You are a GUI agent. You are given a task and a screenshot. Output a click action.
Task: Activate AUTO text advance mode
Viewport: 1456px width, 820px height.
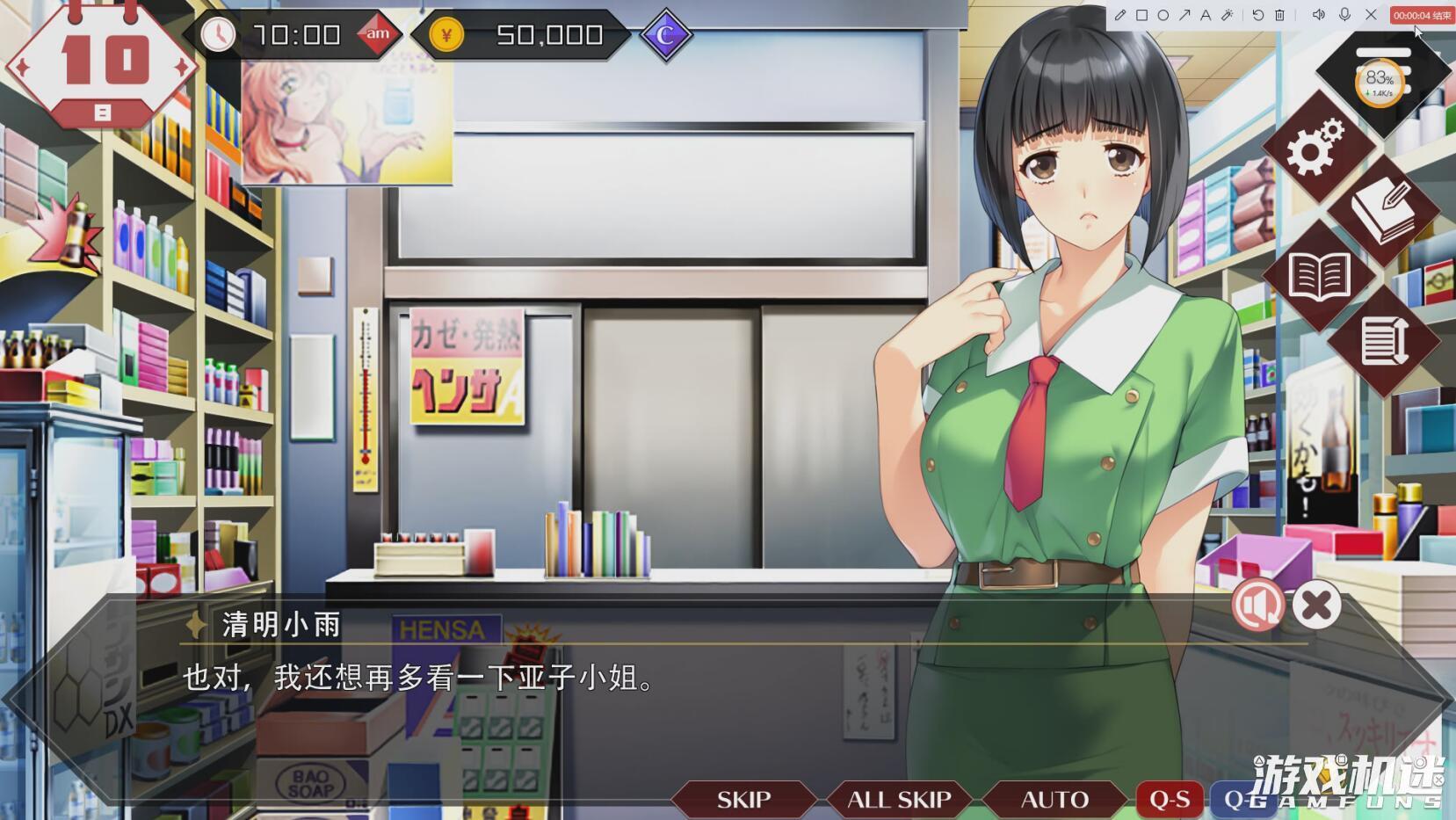coord(1054,799)
